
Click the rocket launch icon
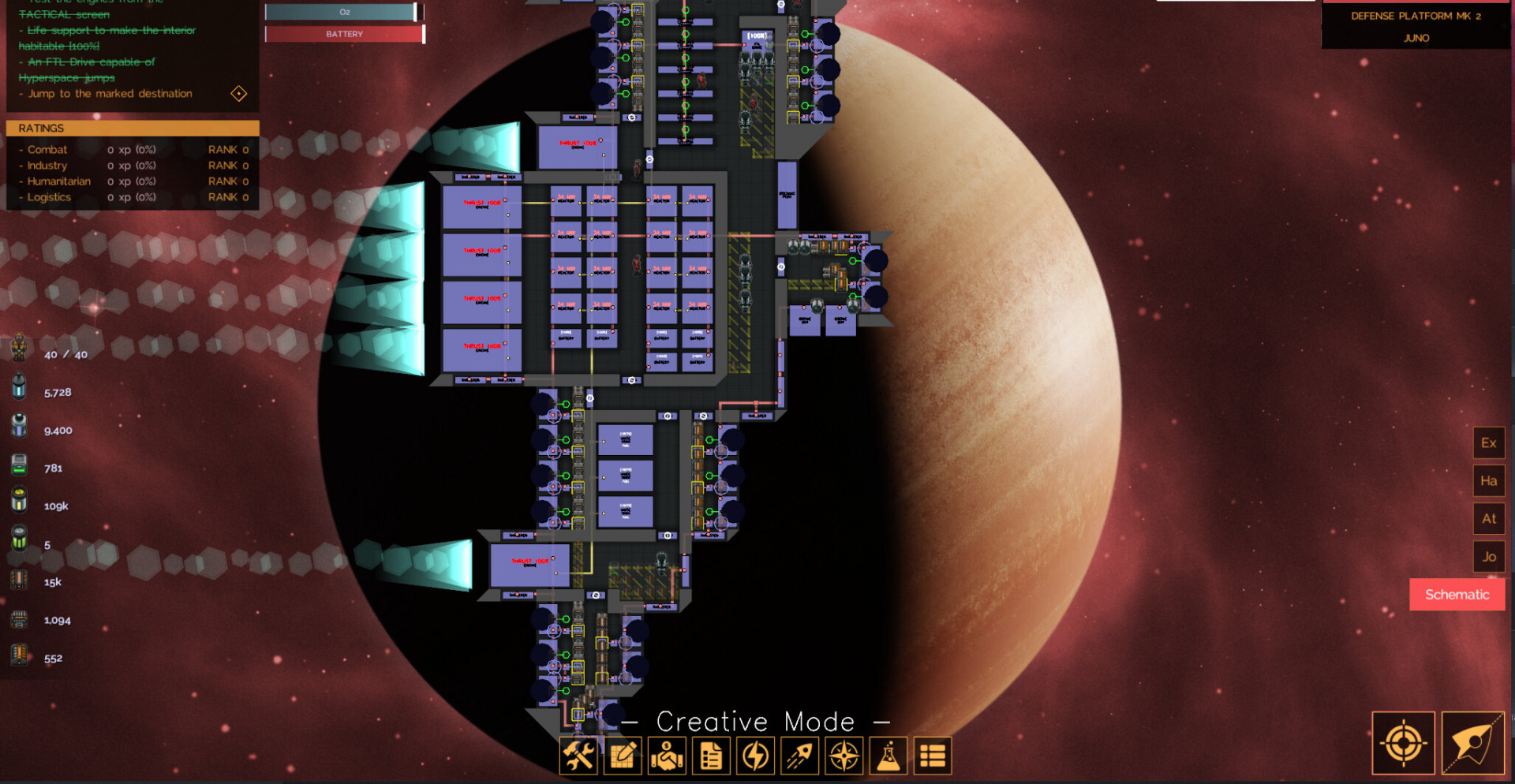[799, 756]
